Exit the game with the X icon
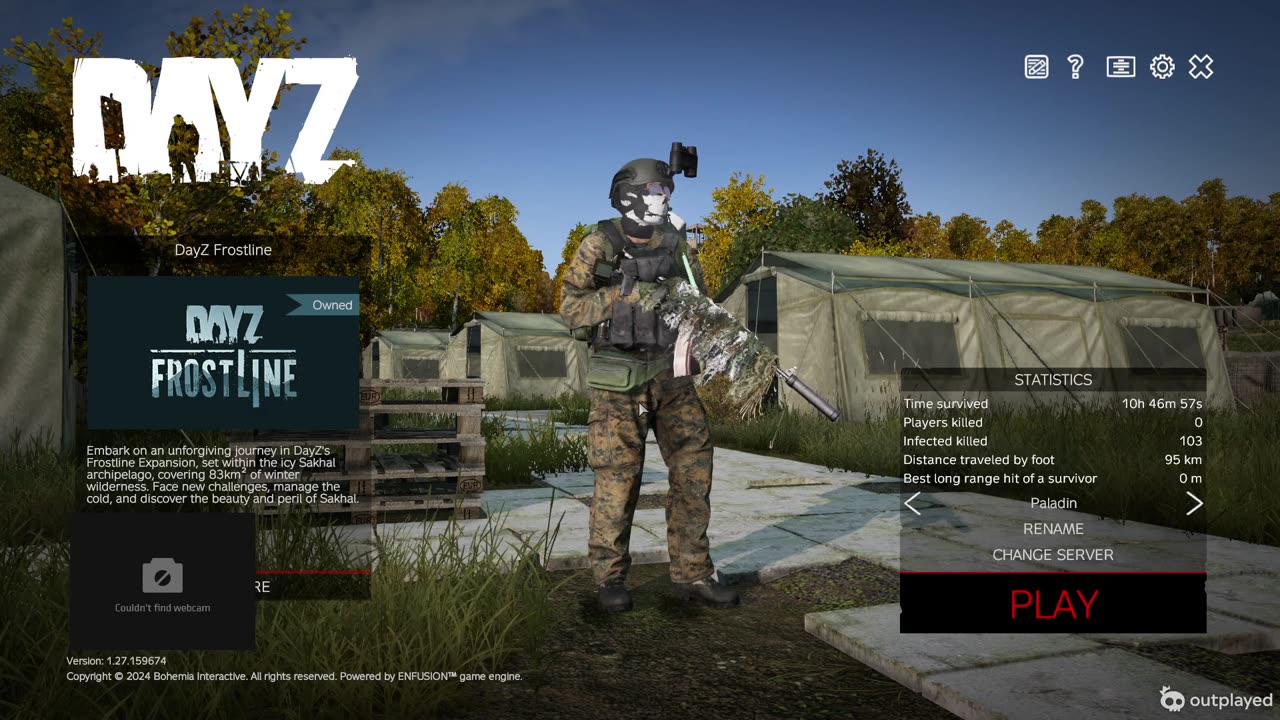The height and width of the screenshot is (720, 1280). pos(1201,67)
